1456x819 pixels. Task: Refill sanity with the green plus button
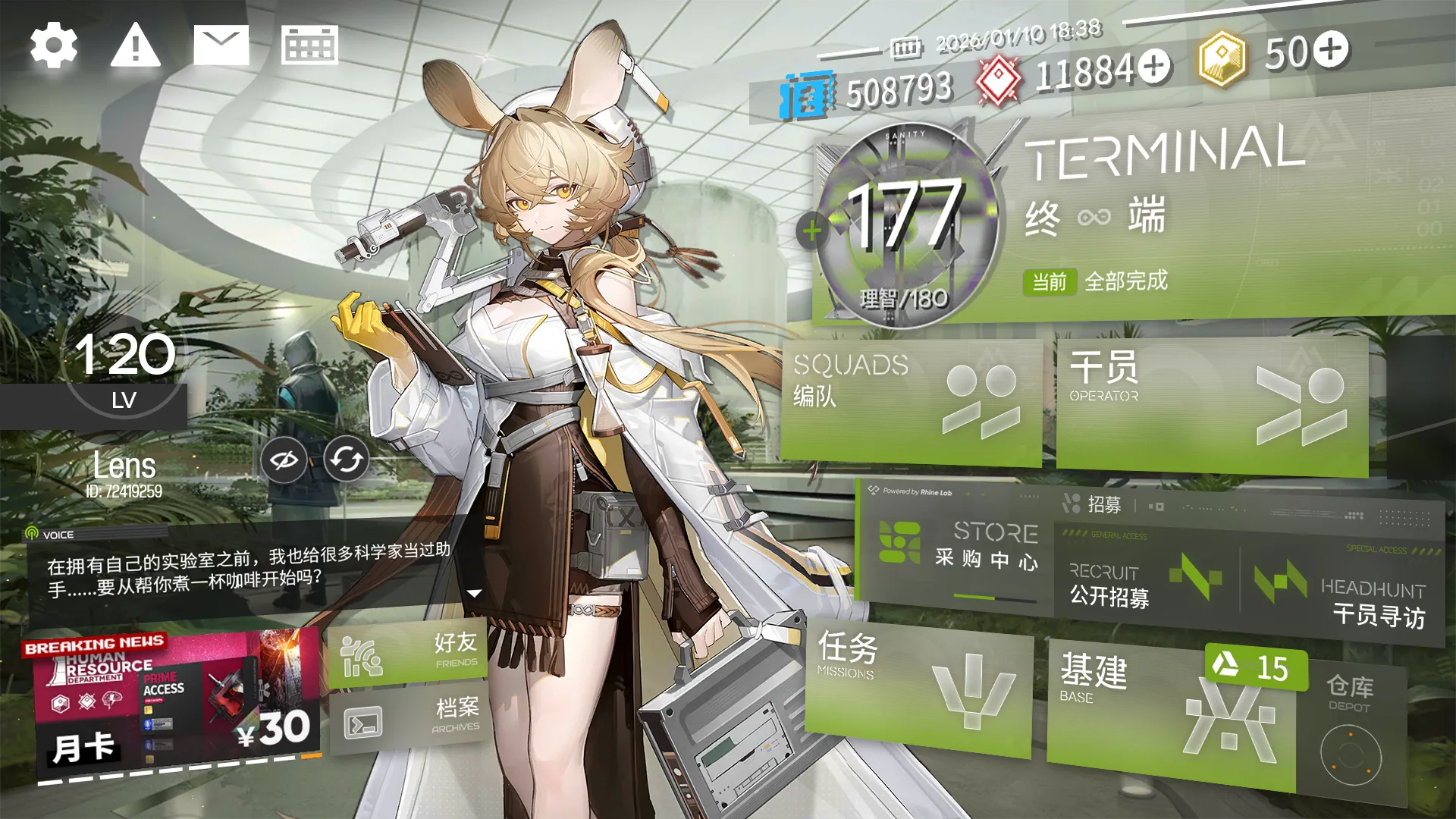[x=811, y=231]
